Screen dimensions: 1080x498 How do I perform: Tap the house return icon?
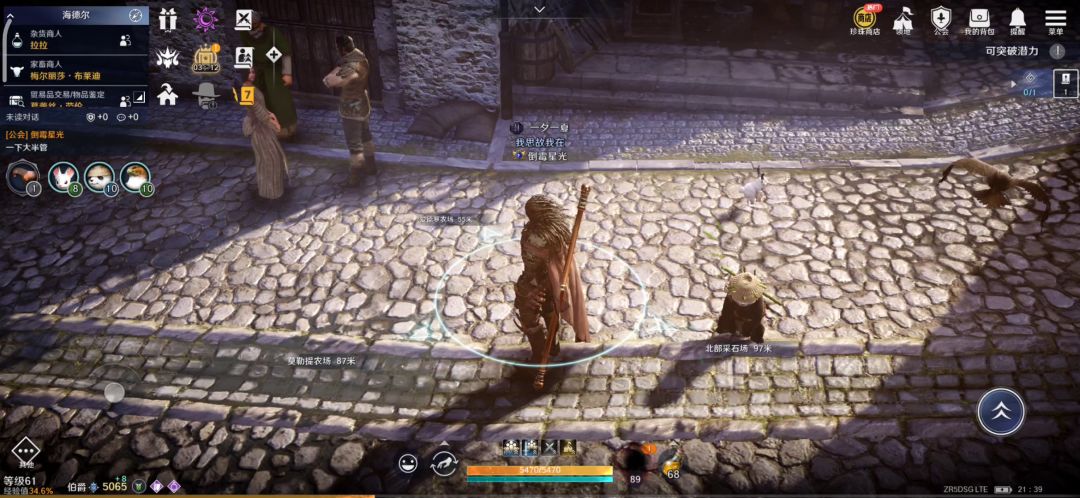pos(167,95)
